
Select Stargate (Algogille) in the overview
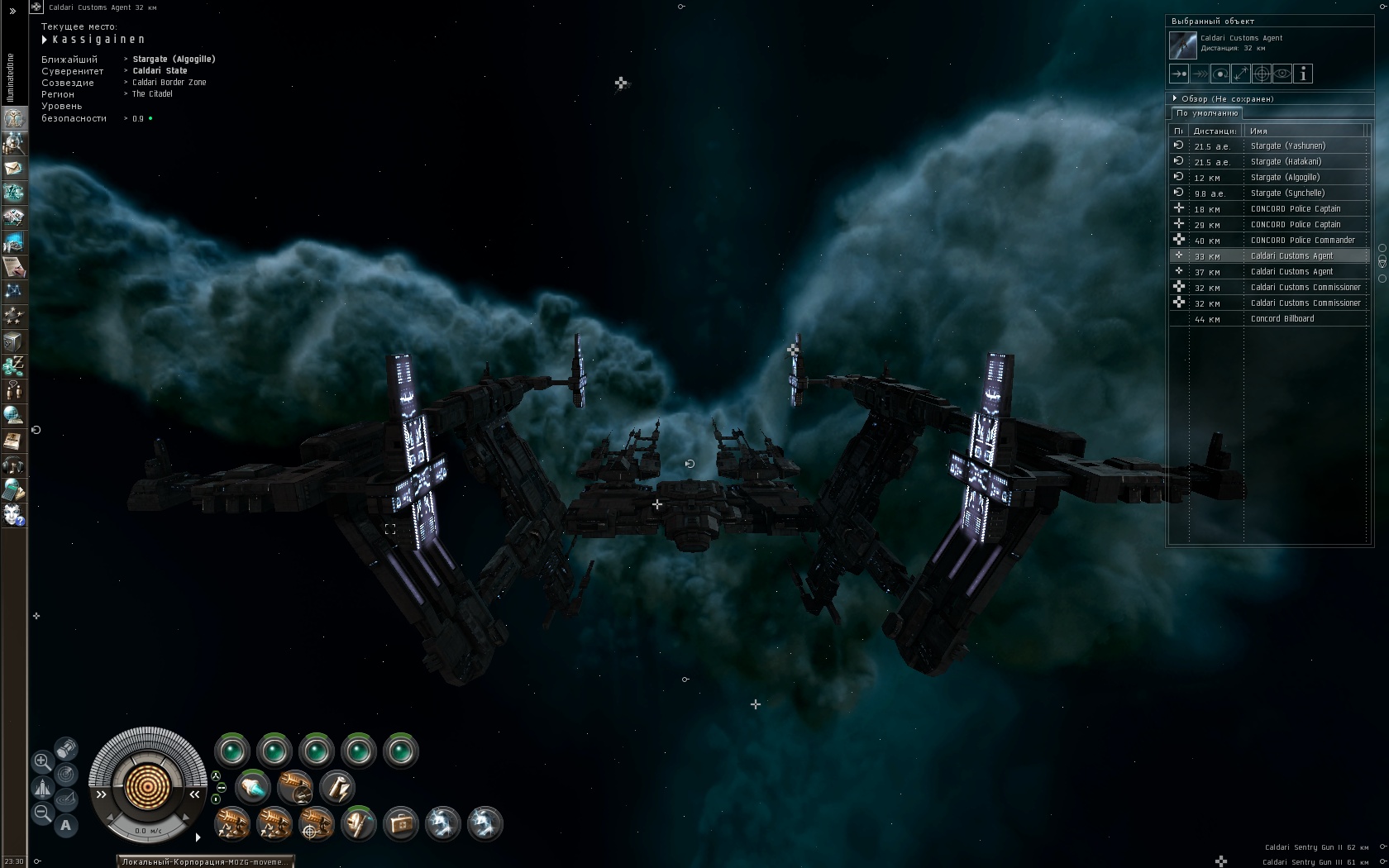point(1285,178)
